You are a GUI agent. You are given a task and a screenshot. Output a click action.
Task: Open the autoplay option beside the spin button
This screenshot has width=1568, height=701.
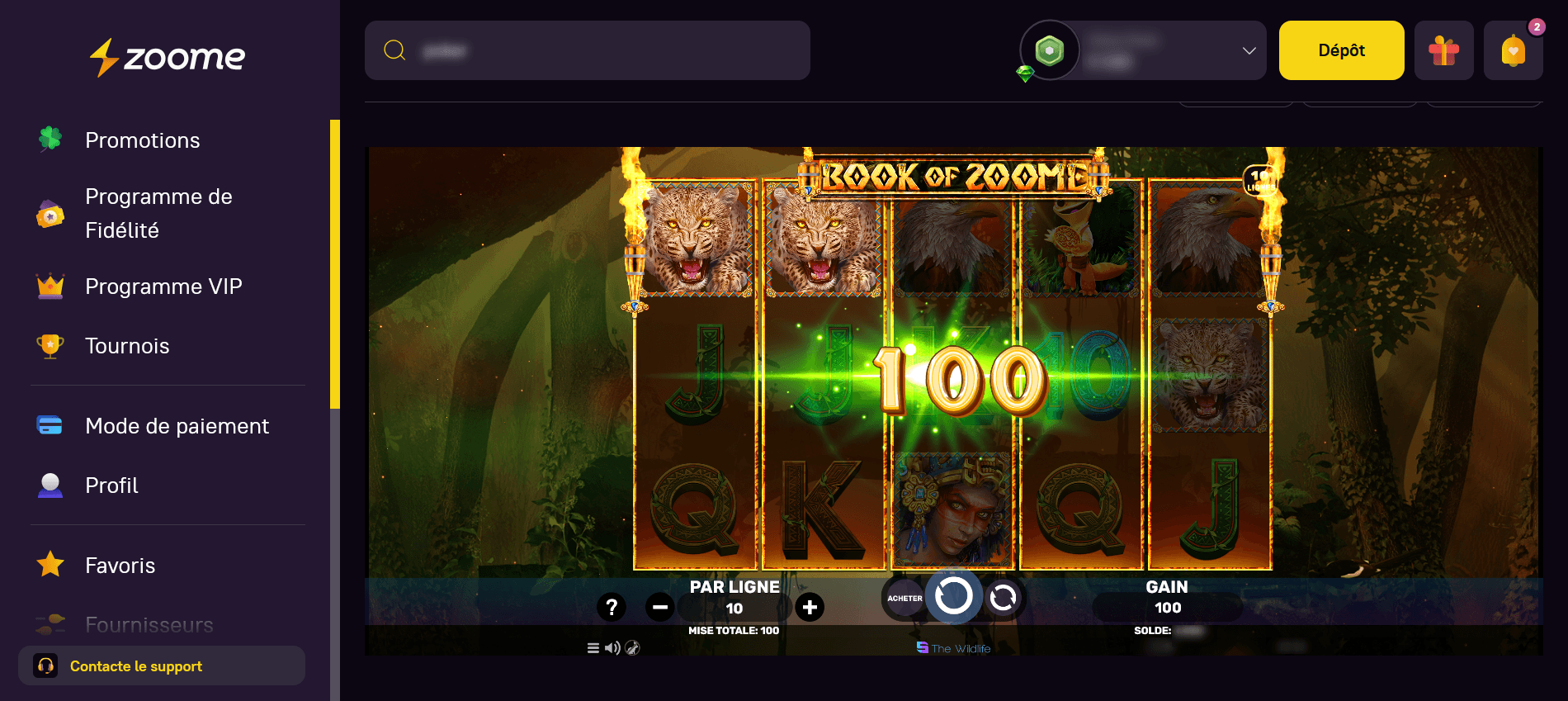coord(1004,598)
